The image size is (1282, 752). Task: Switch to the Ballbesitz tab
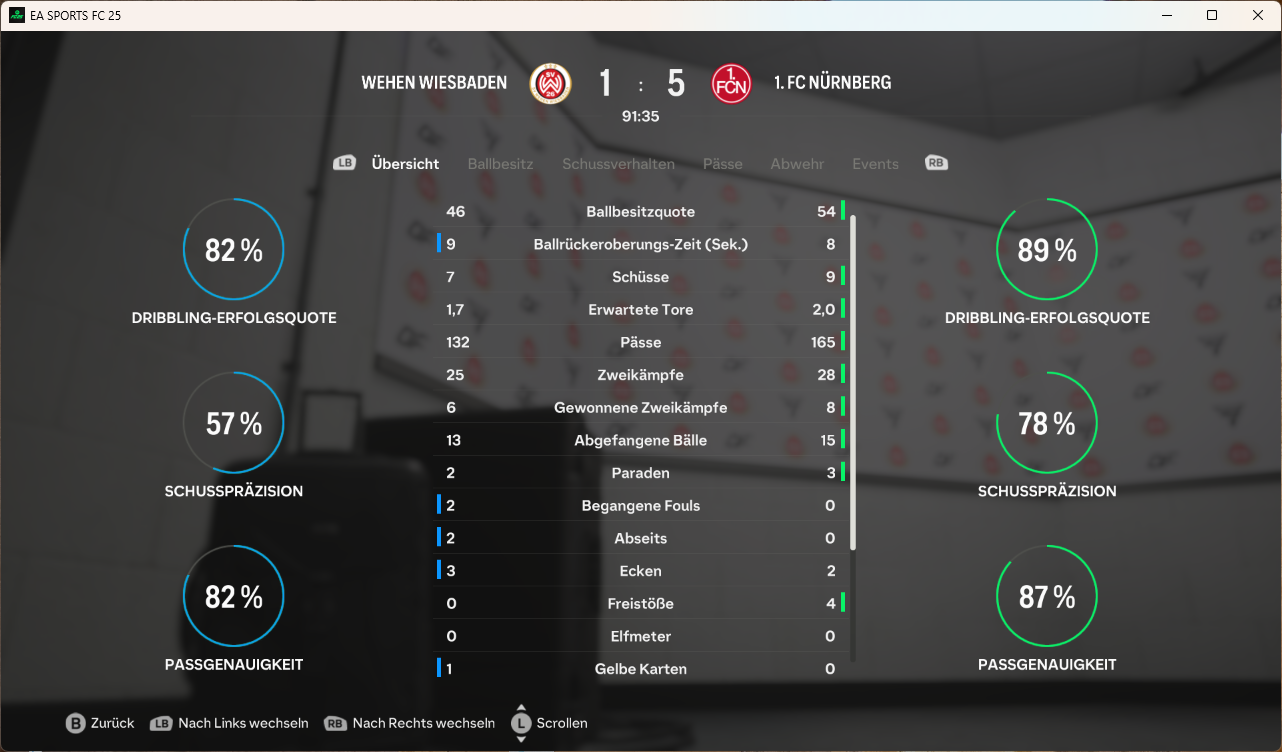pos(500,164)
